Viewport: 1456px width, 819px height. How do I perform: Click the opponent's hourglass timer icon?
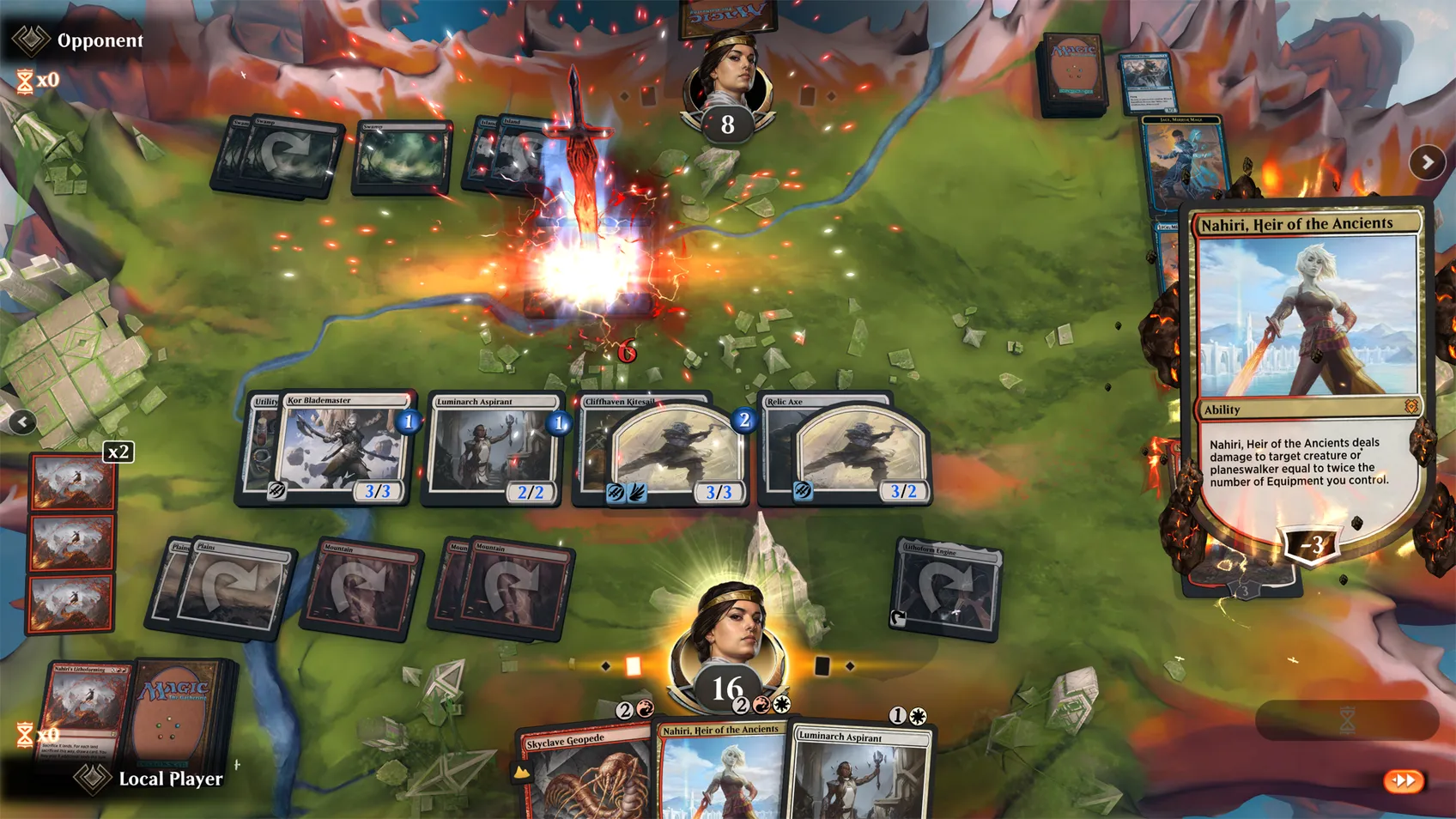[x=23, y=82]
